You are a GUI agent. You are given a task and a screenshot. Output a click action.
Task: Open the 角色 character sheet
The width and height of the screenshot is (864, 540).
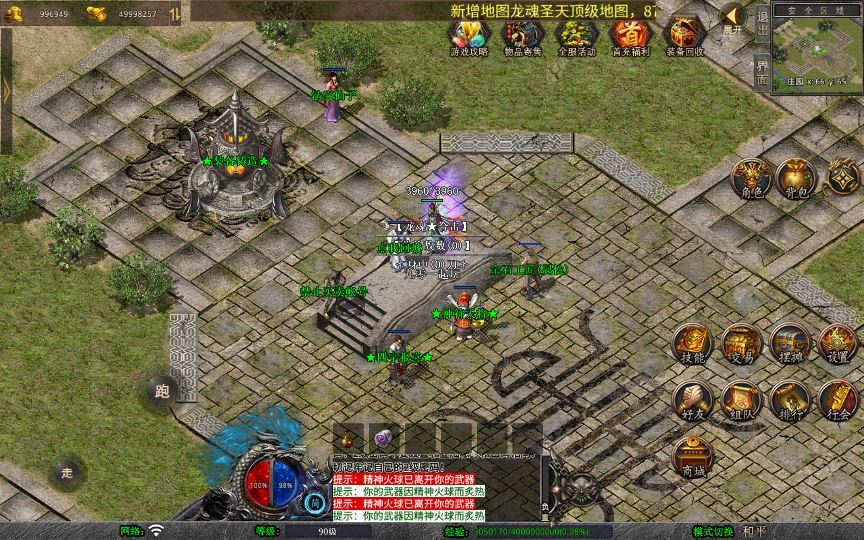(x=750, y=178)
